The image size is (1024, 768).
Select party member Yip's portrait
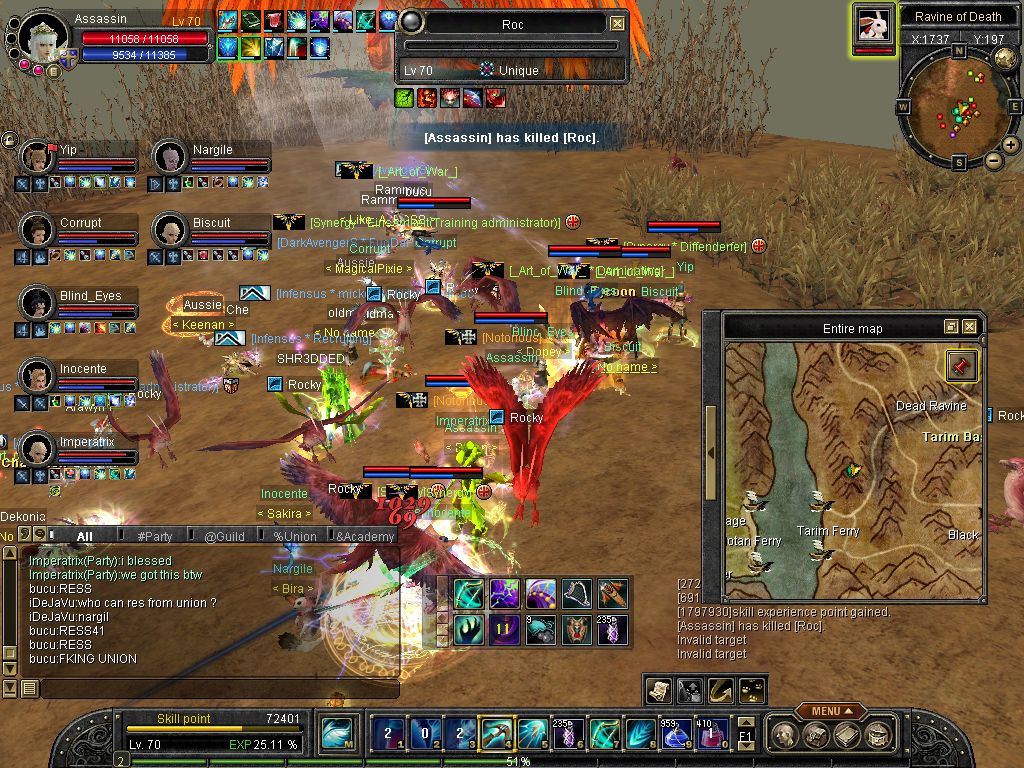pyautogui.click(x=38, y=158)
